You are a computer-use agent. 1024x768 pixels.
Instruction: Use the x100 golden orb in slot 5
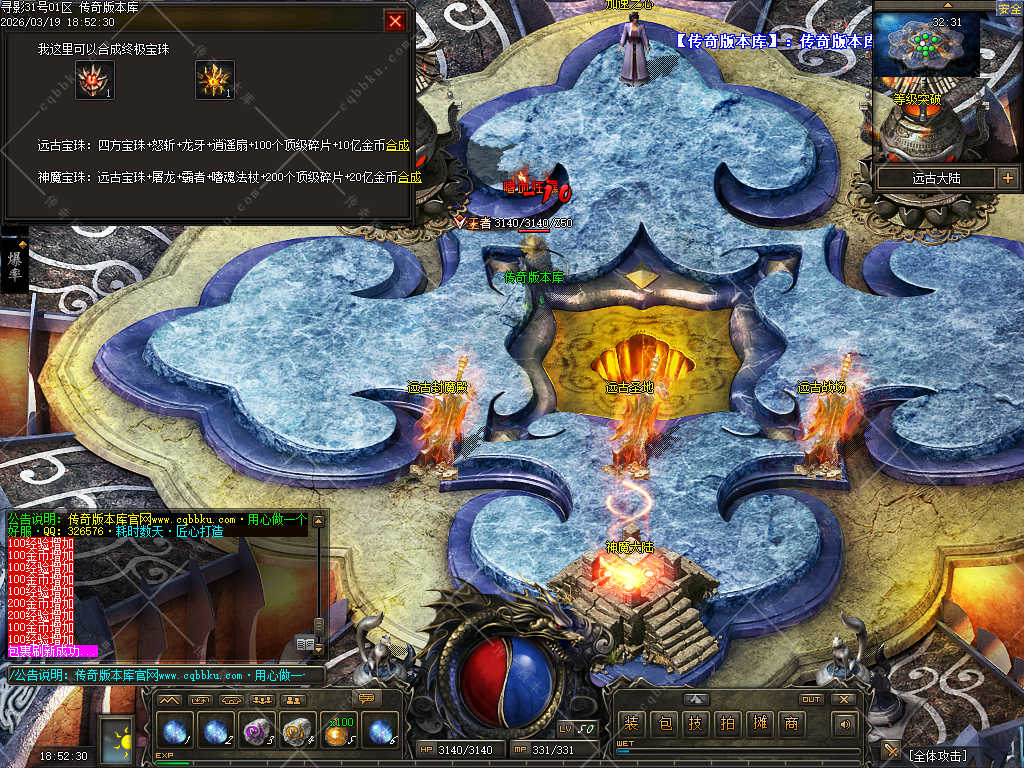click(338, 732)
